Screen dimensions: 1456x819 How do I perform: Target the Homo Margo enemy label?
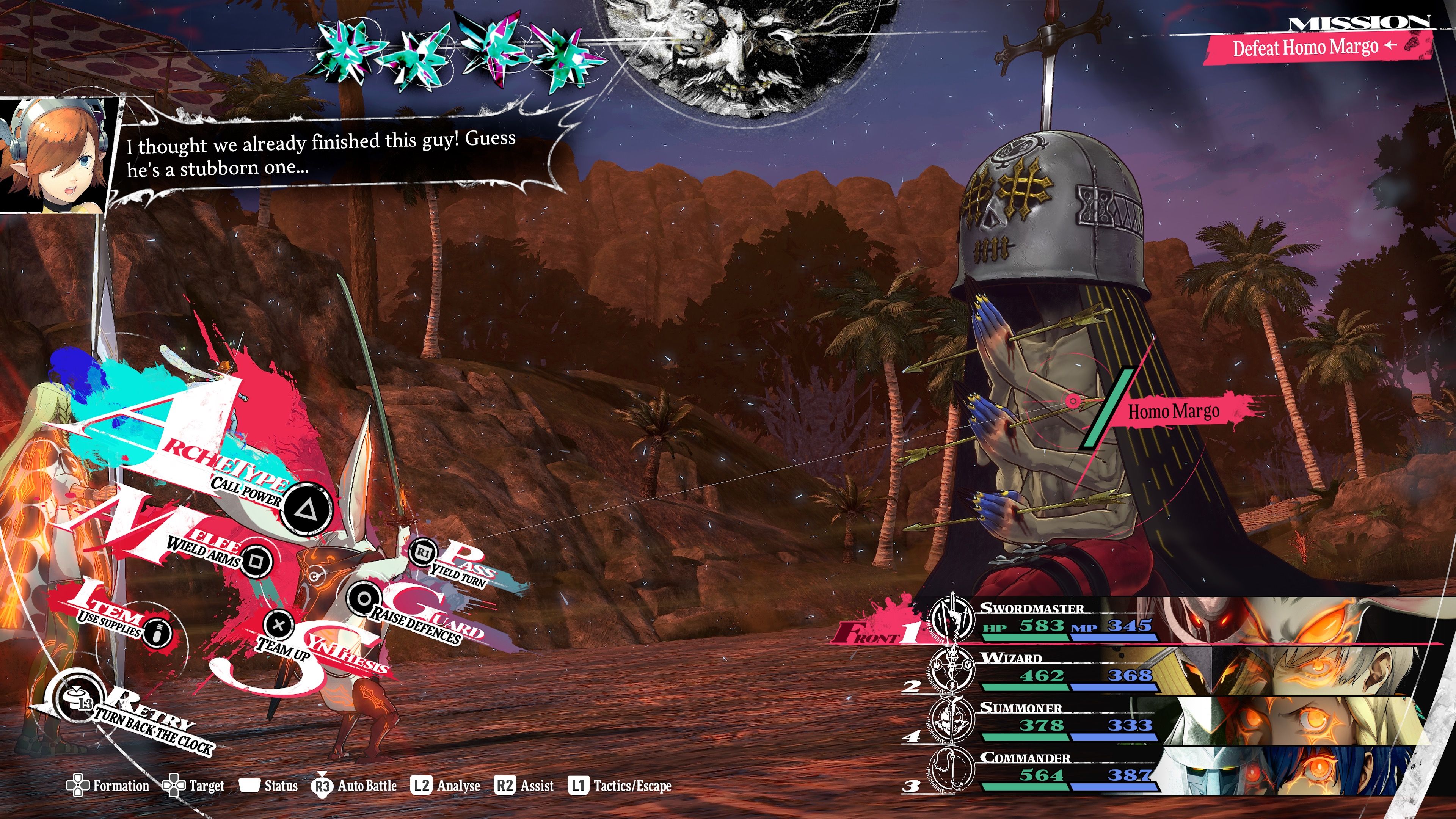click(1174, 411)
